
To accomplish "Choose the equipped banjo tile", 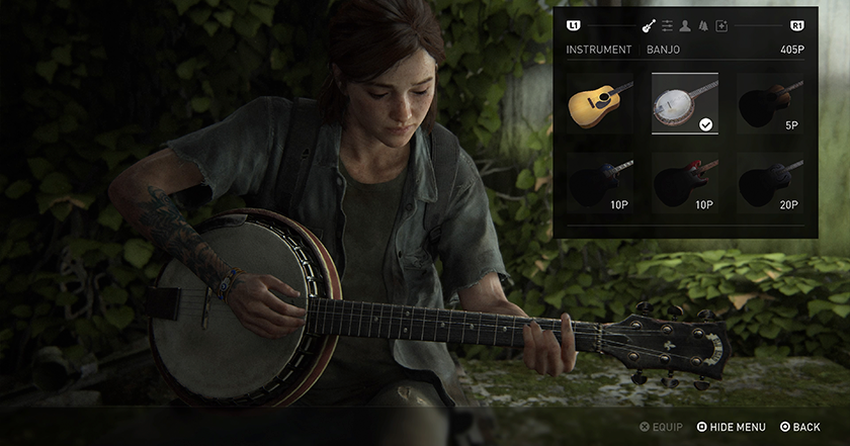I will coord(685,104).
